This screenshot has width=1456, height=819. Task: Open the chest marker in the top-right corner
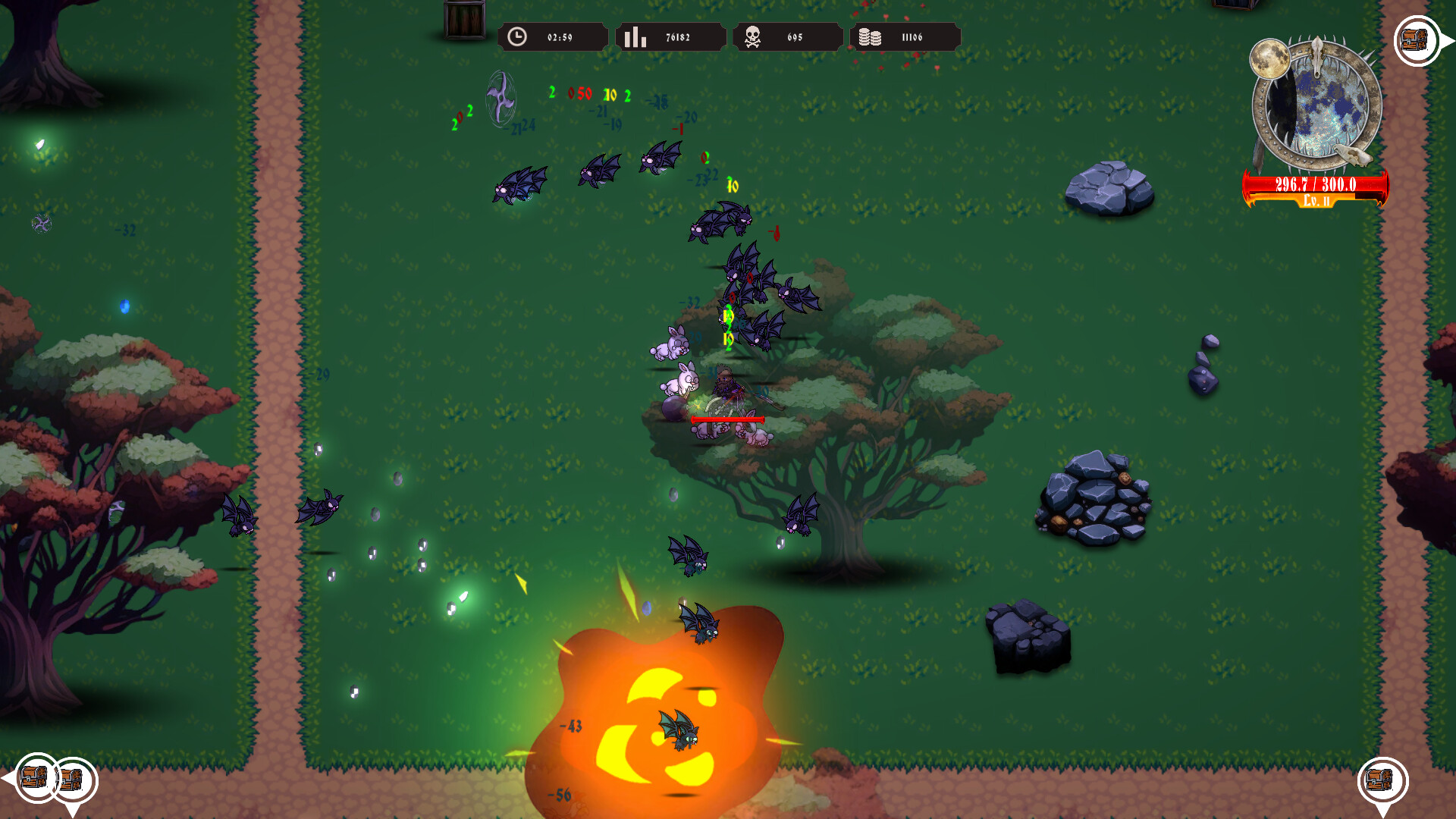[x=1414, y=40]
